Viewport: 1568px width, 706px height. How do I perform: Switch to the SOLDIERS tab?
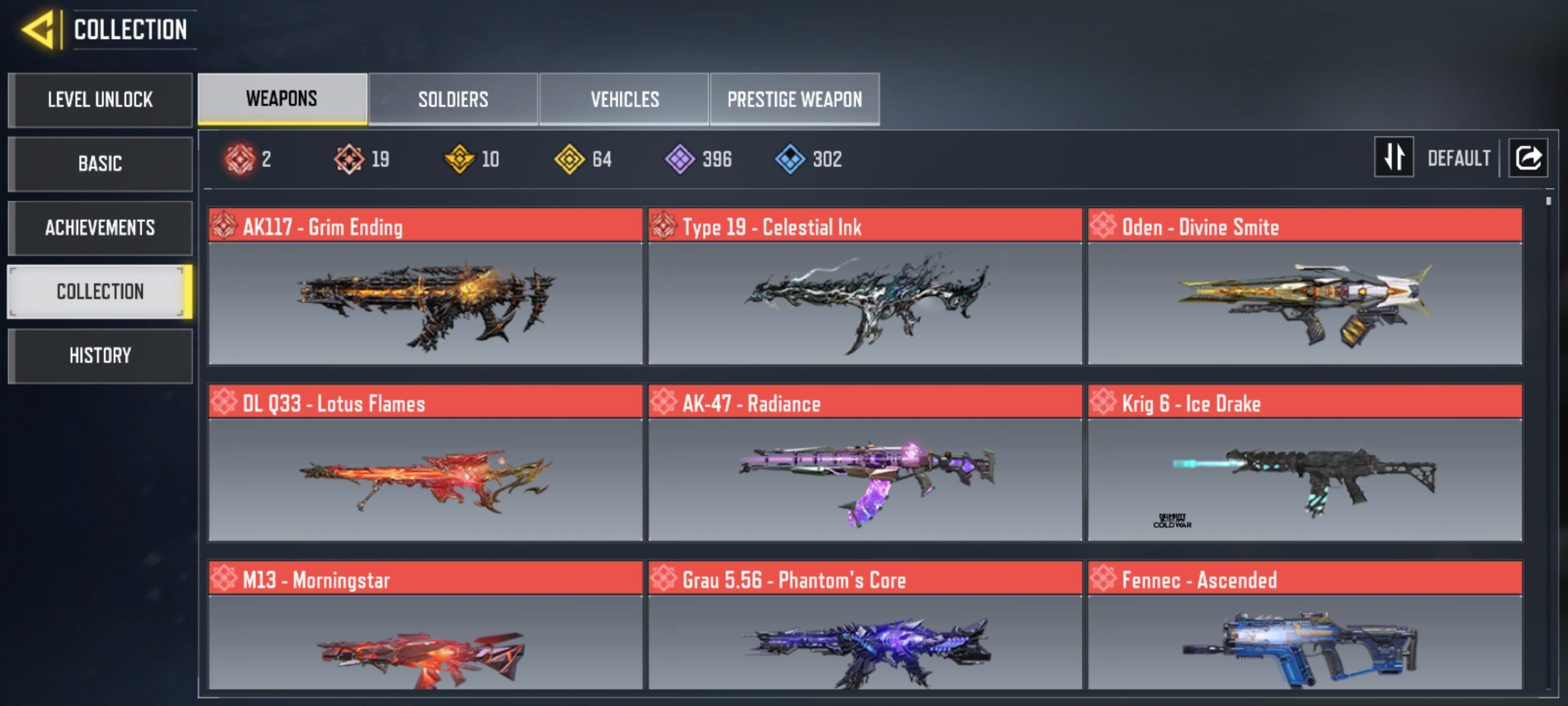tap(453, 99)
